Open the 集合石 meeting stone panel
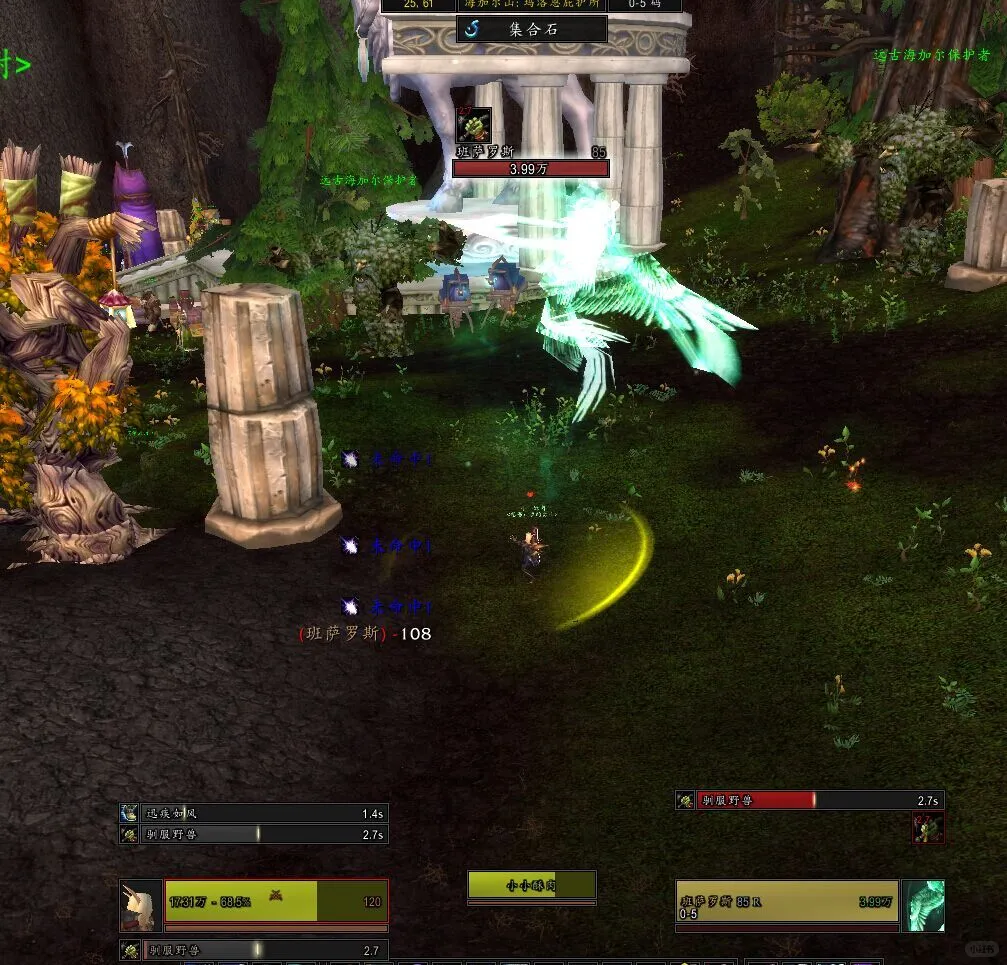Screen dimensions: 1007x965 [532, 29]
